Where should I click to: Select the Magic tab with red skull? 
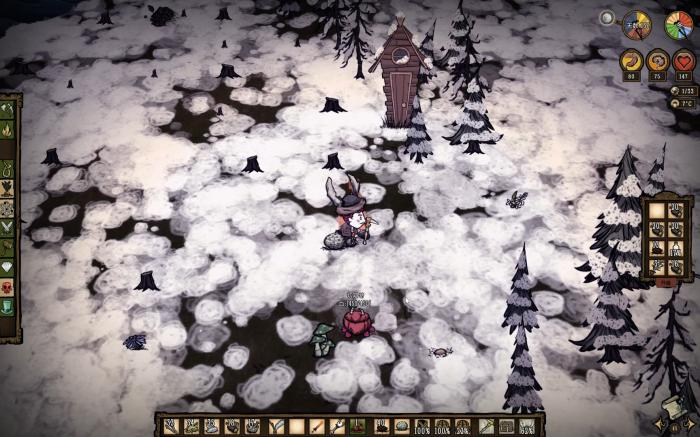pos(7,286)
